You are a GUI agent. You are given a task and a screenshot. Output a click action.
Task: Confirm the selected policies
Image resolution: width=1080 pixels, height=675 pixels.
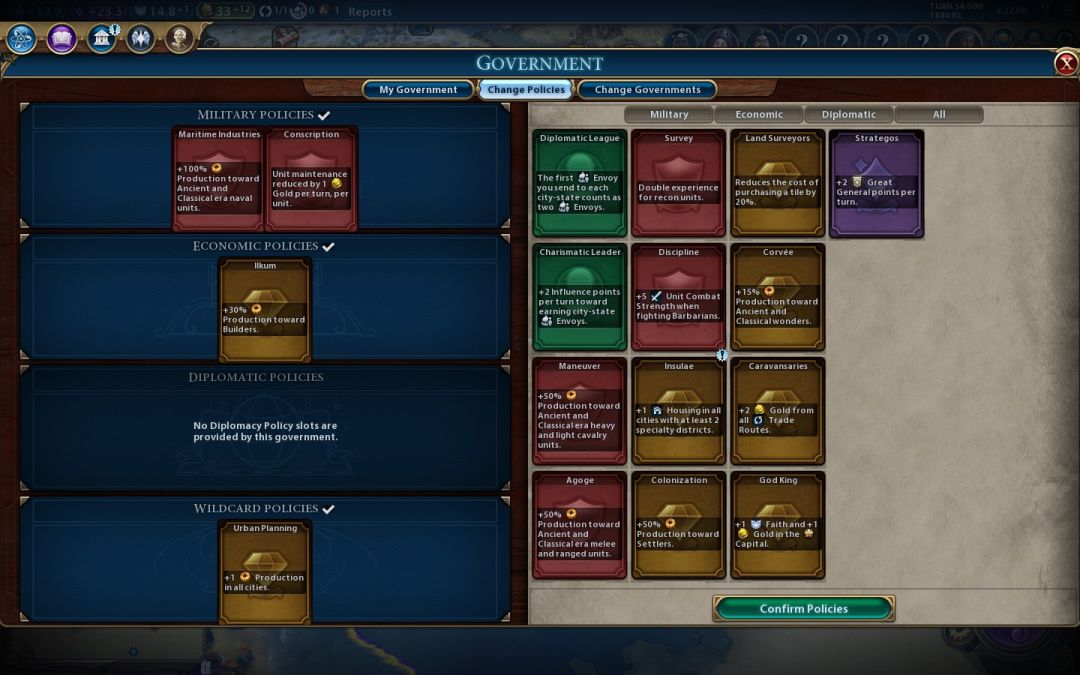click(x=803, y=608)
